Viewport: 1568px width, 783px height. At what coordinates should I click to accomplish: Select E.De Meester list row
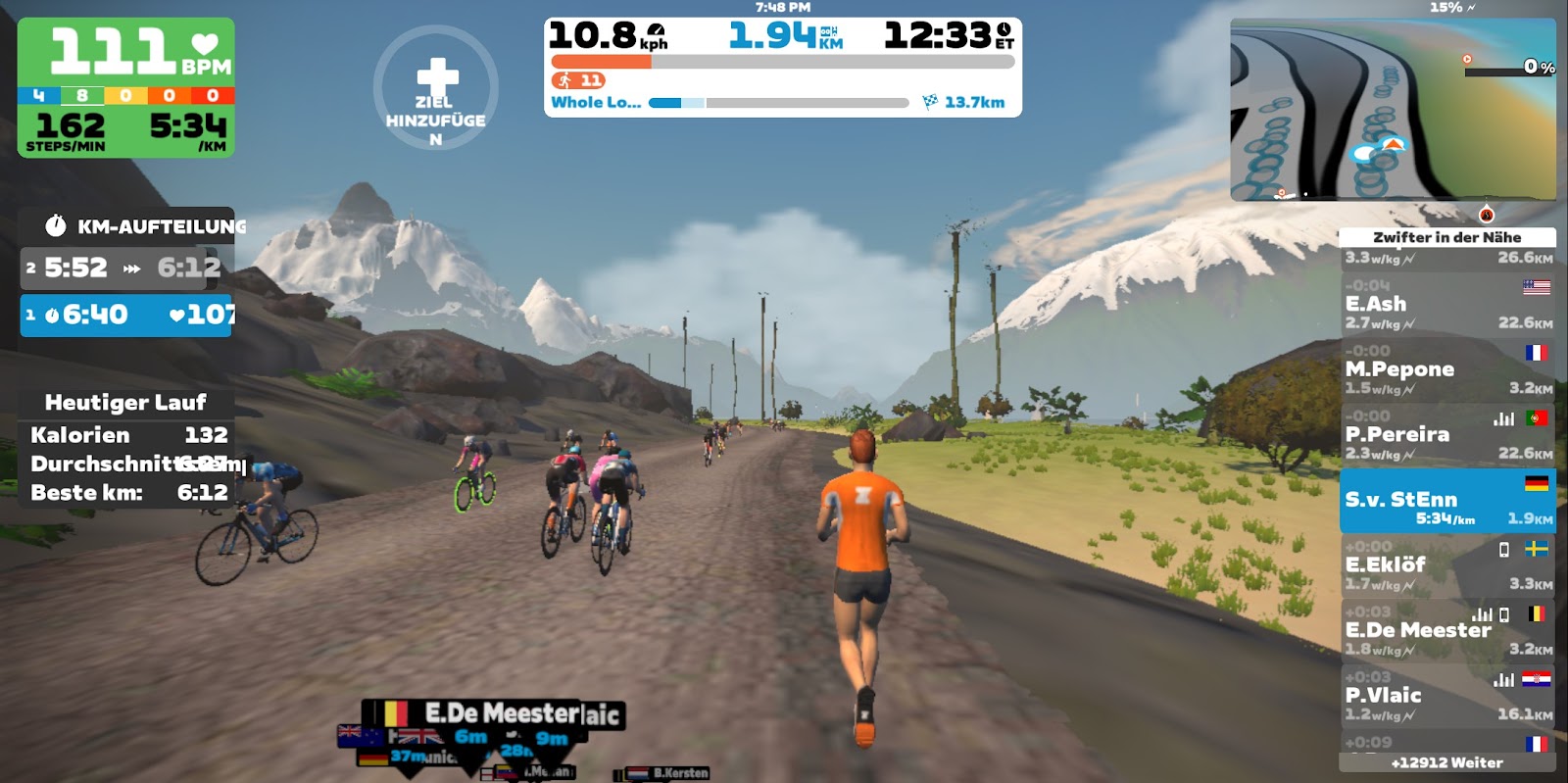click(x=1446, y=630)
